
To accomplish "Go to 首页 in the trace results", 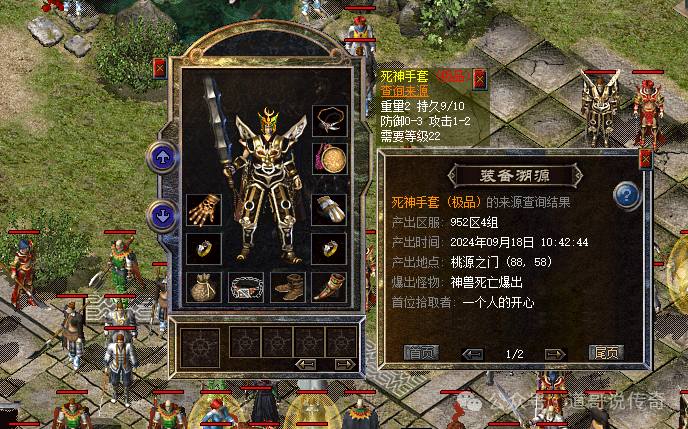I will pos(421,353).
